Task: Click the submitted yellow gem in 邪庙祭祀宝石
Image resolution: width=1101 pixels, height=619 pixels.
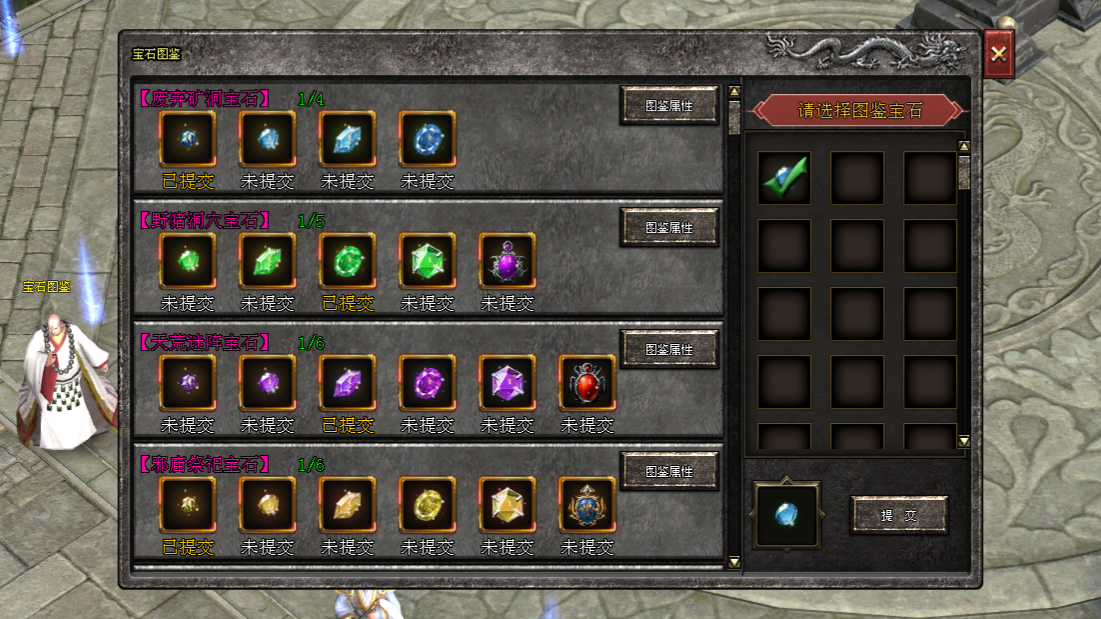Action: (188, 505)
